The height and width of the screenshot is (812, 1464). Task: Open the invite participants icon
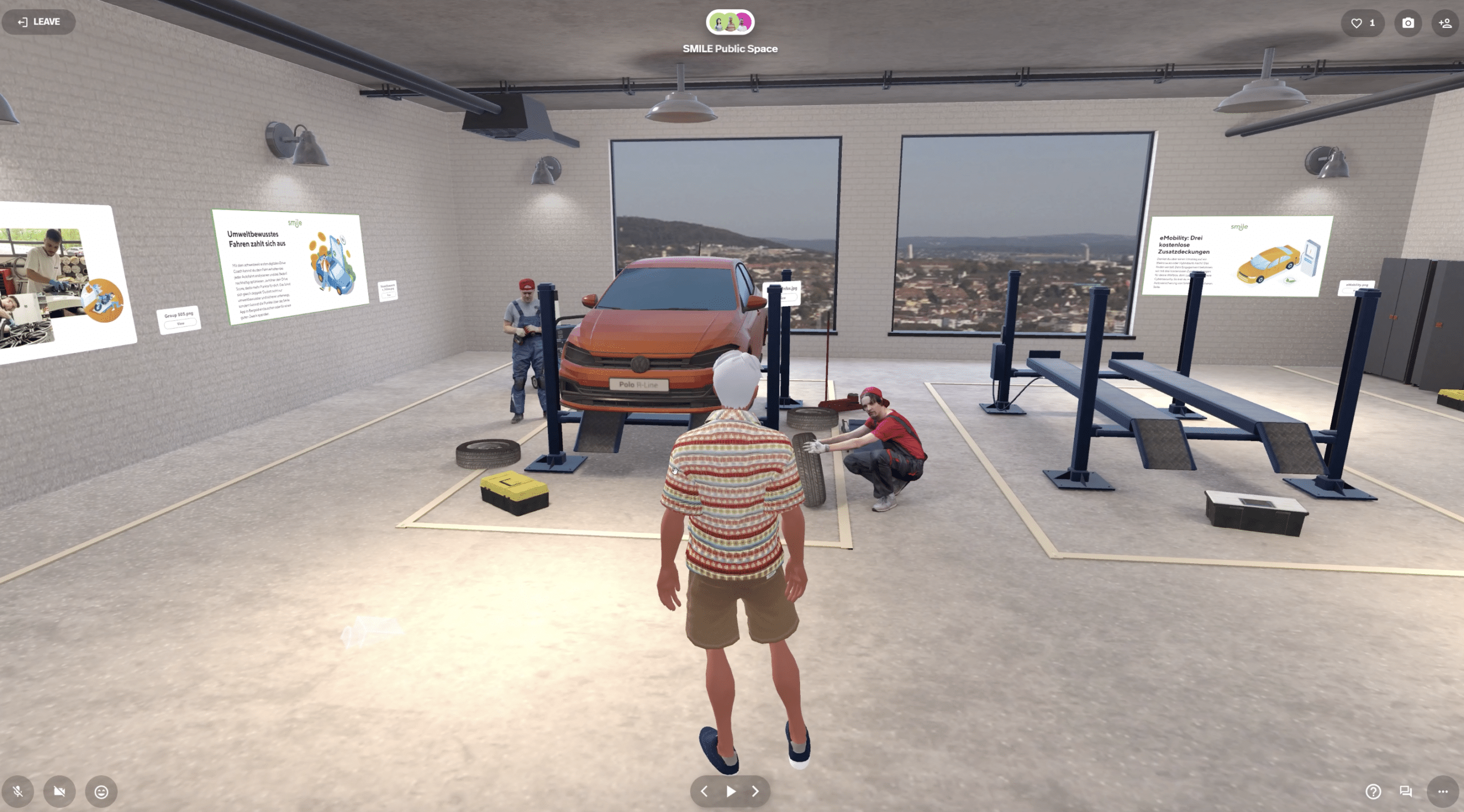1446,23
